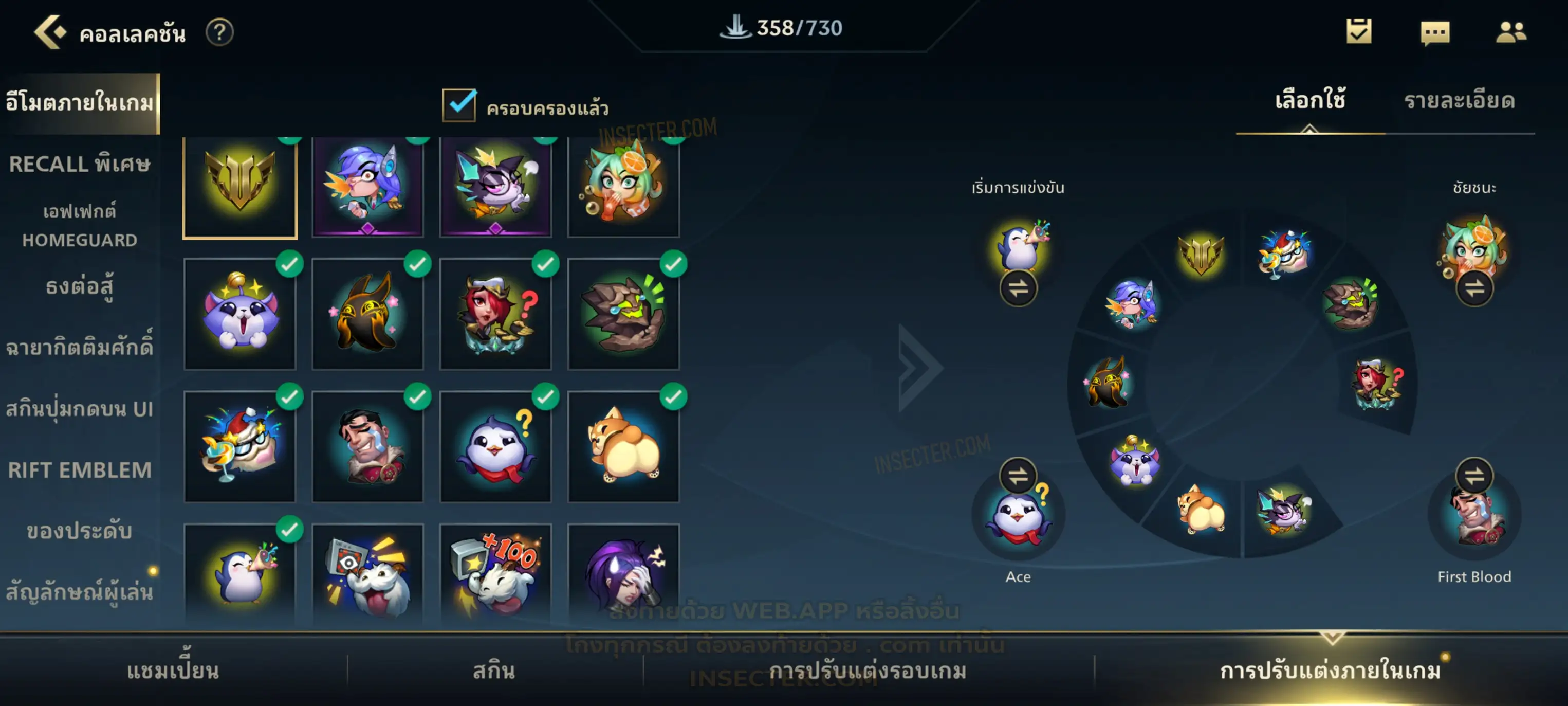Select the เอฟเฟกต์ HOMEGUARD category
1568x706 pixels.
coord(80,225)
